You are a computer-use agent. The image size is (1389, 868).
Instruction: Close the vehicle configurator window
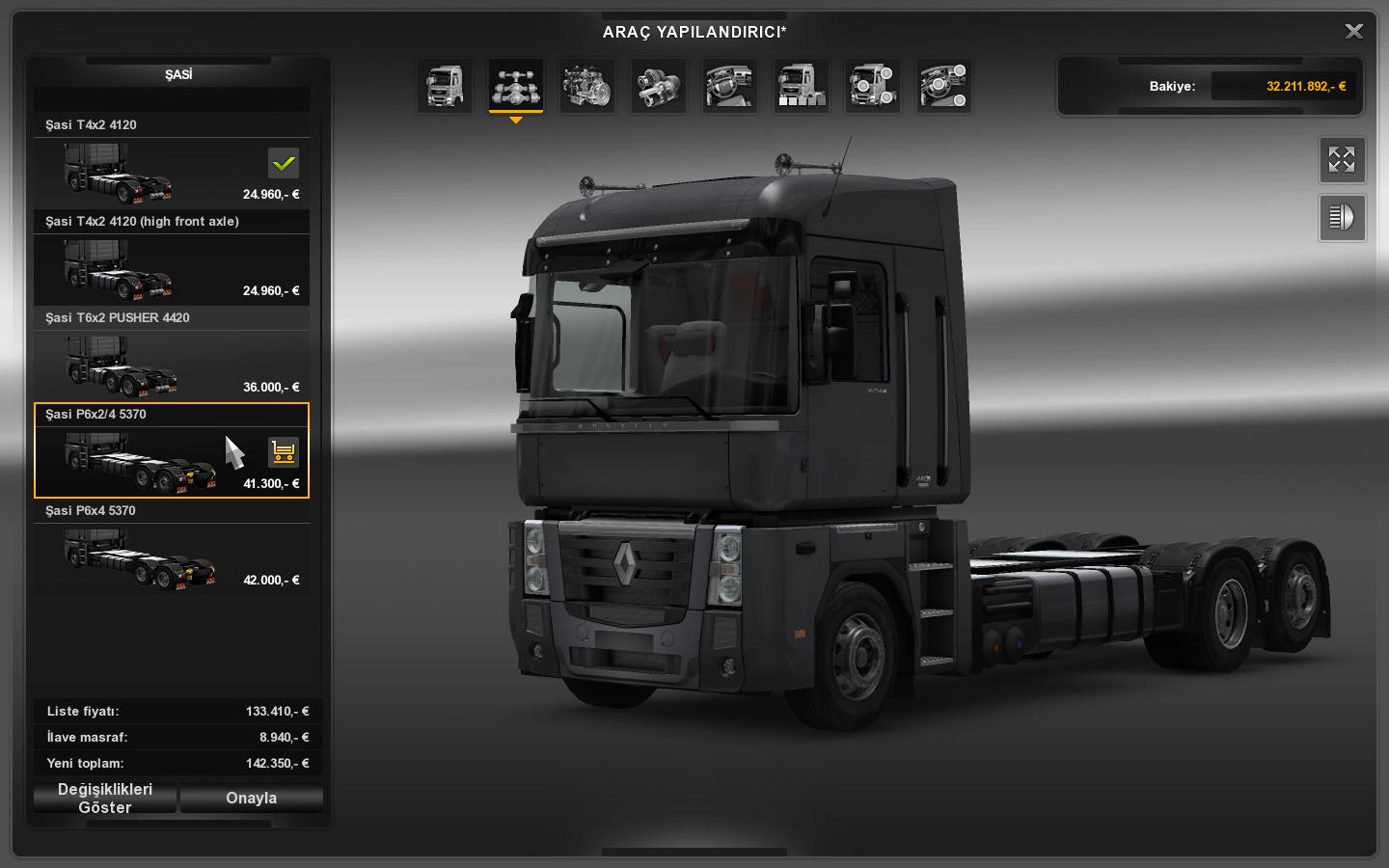tap(1353, 32)
